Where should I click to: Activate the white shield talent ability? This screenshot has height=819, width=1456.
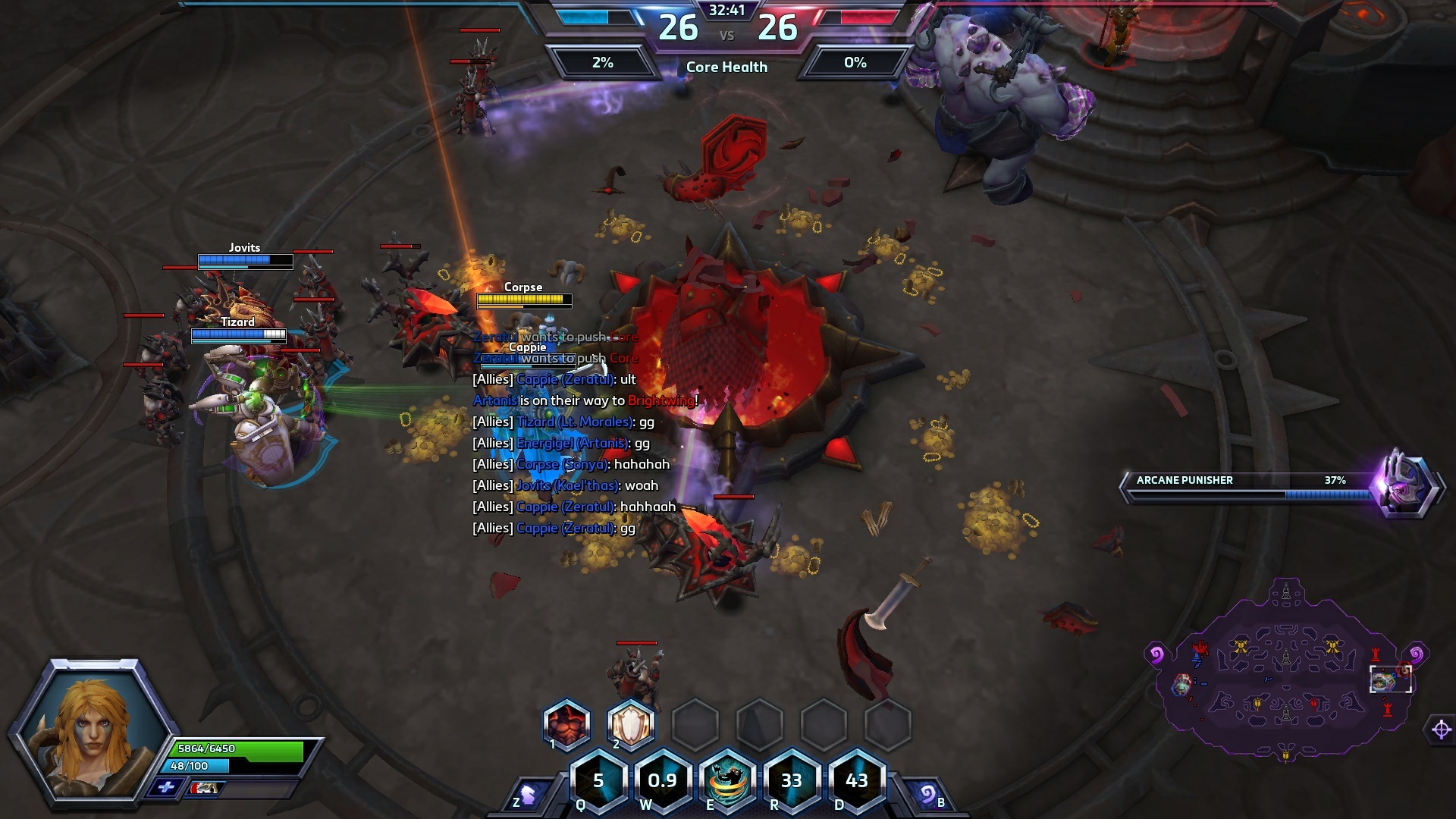[631, 724]
